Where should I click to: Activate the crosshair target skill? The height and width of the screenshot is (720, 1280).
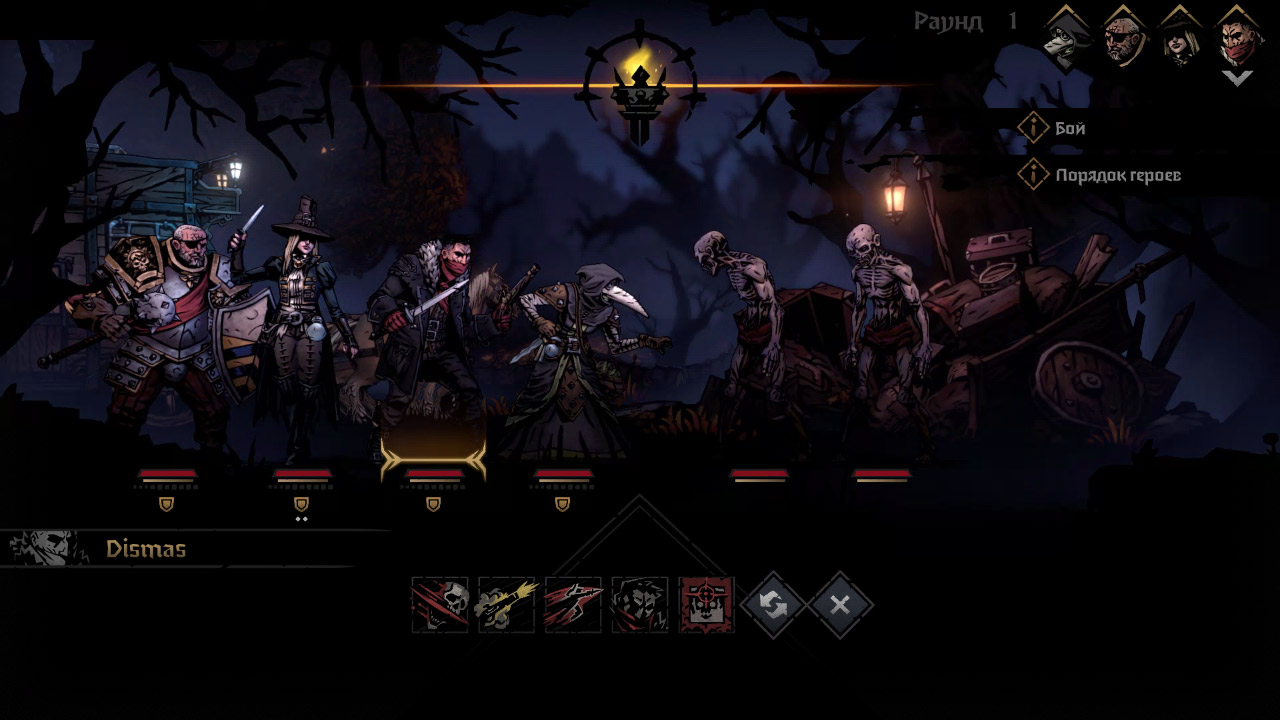pos(707,604)
